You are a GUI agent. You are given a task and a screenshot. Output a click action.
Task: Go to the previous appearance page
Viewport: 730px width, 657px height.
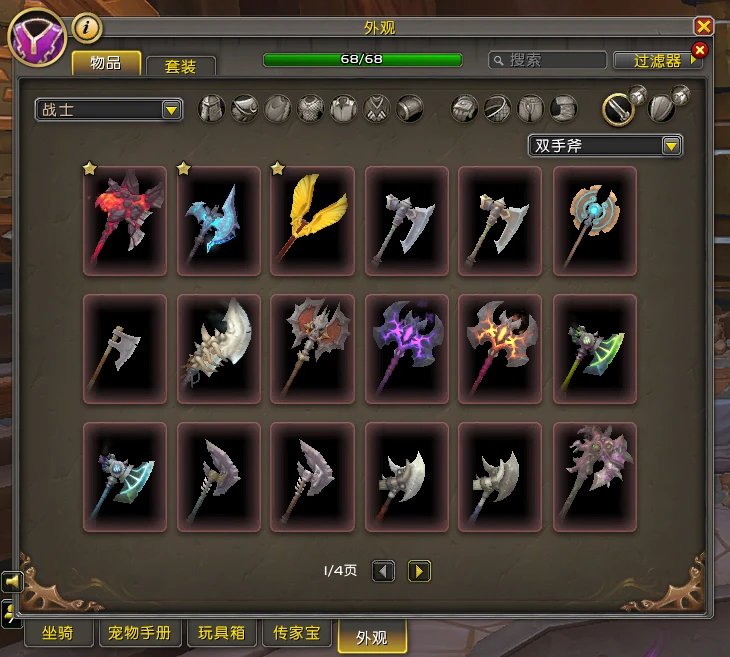(384, 571)
